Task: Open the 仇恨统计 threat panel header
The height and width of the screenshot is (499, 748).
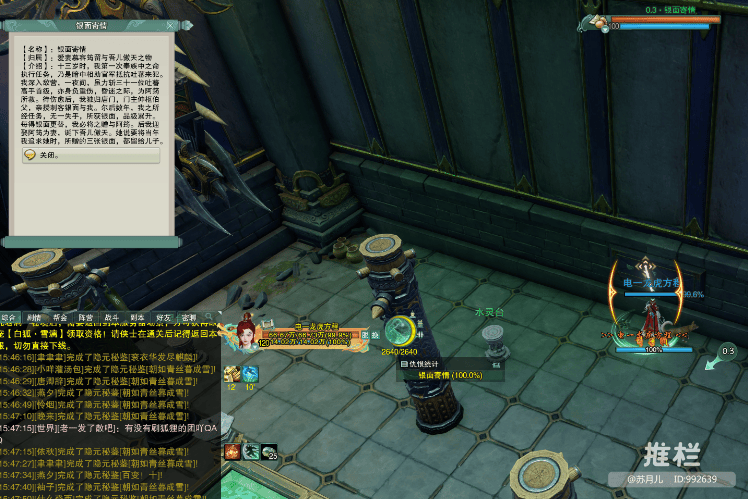Action: tap(426, 363)
